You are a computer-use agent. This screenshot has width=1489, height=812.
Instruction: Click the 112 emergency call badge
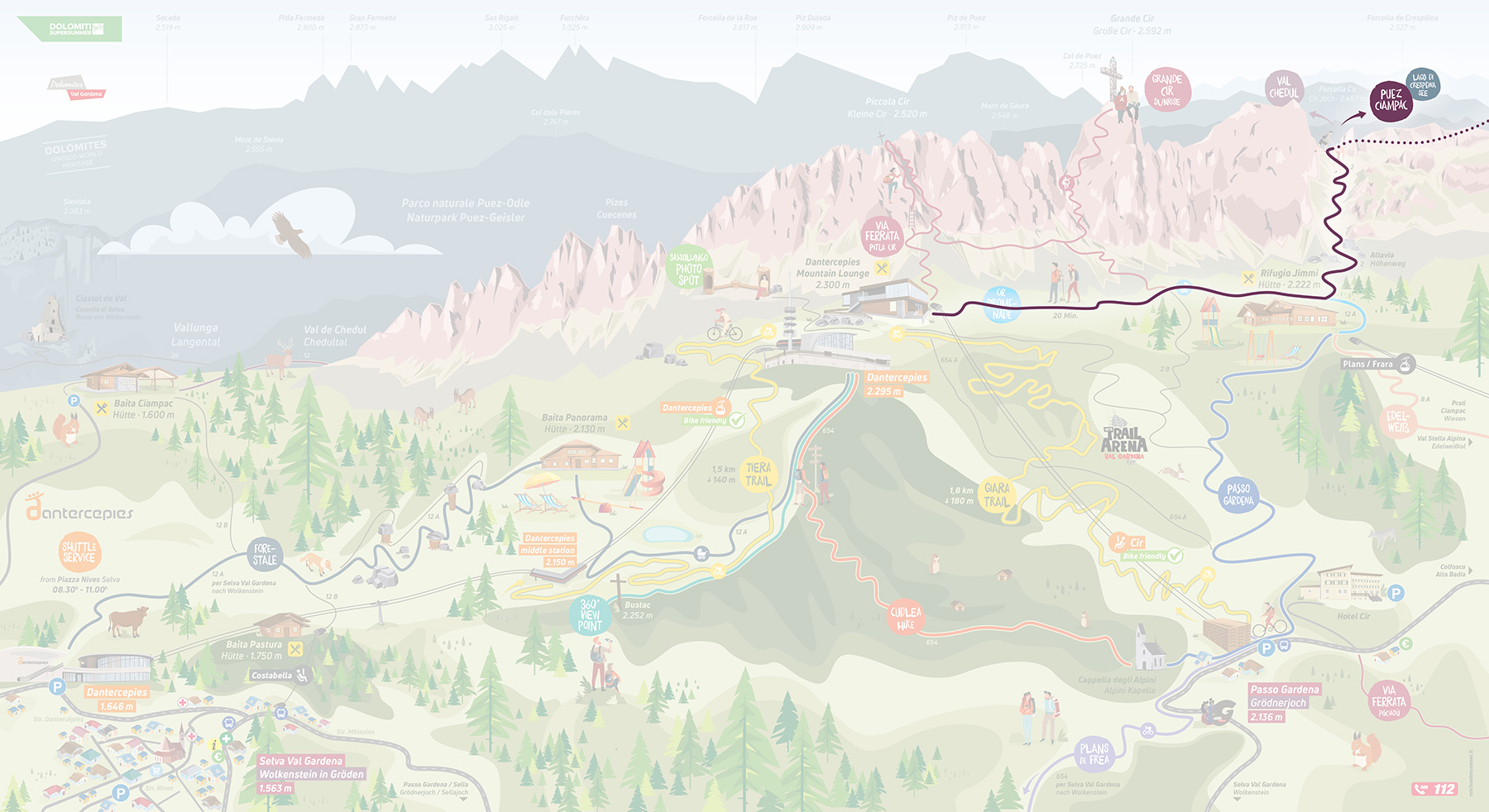(1434, 789)
